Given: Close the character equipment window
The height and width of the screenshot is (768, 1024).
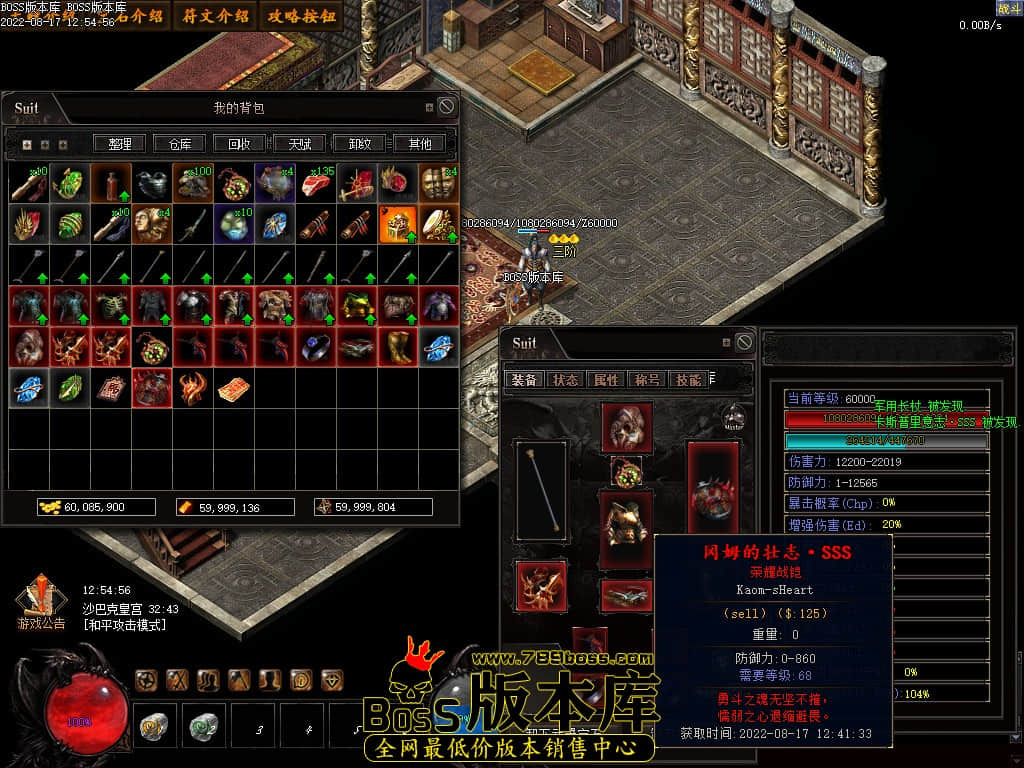Looking at the screenshot, I should (x=744, y=342).
